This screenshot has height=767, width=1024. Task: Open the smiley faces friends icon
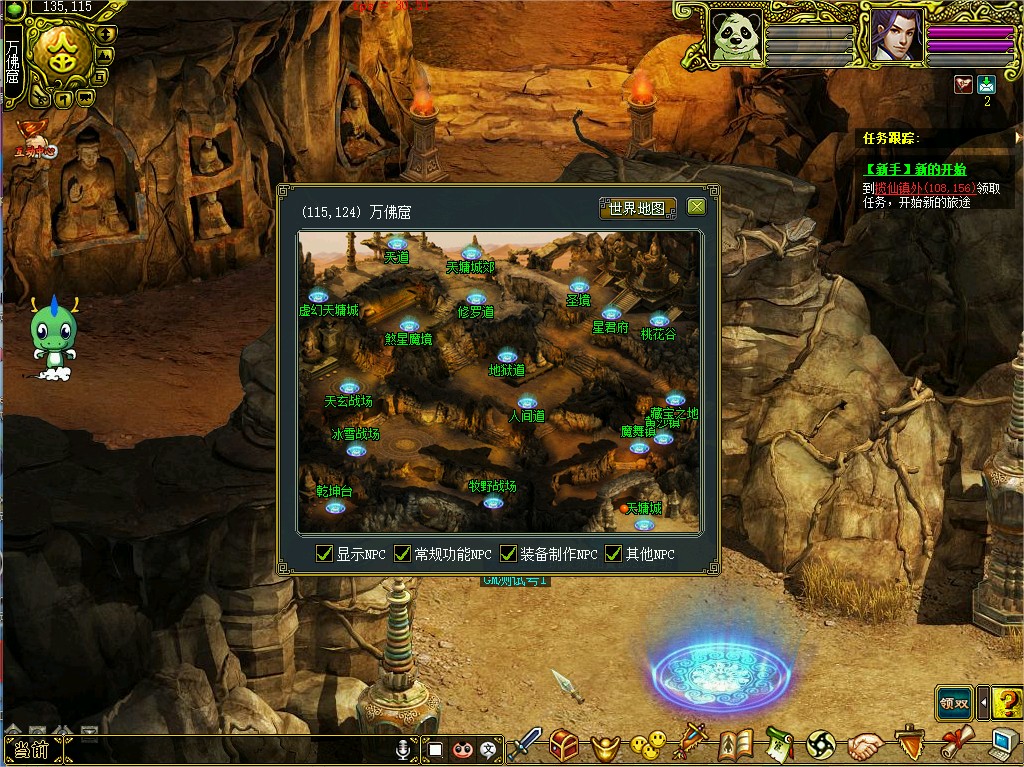coord(647,745)
